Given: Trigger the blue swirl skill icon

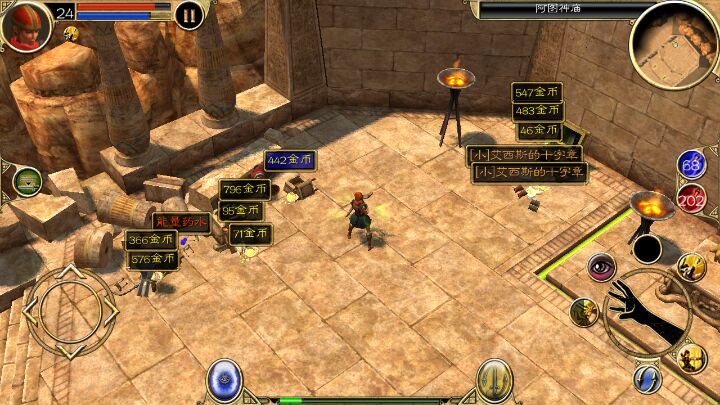Looking at the screenshot, I should [x=647, y=378].
